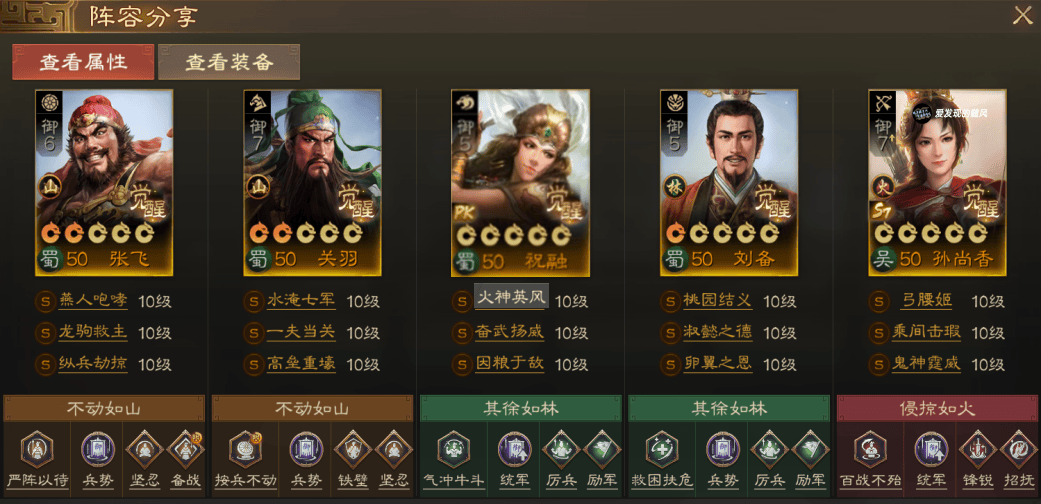Click the 按兵不动 formation icon
Screen dimensions: 1041x504
coord(245,451)
